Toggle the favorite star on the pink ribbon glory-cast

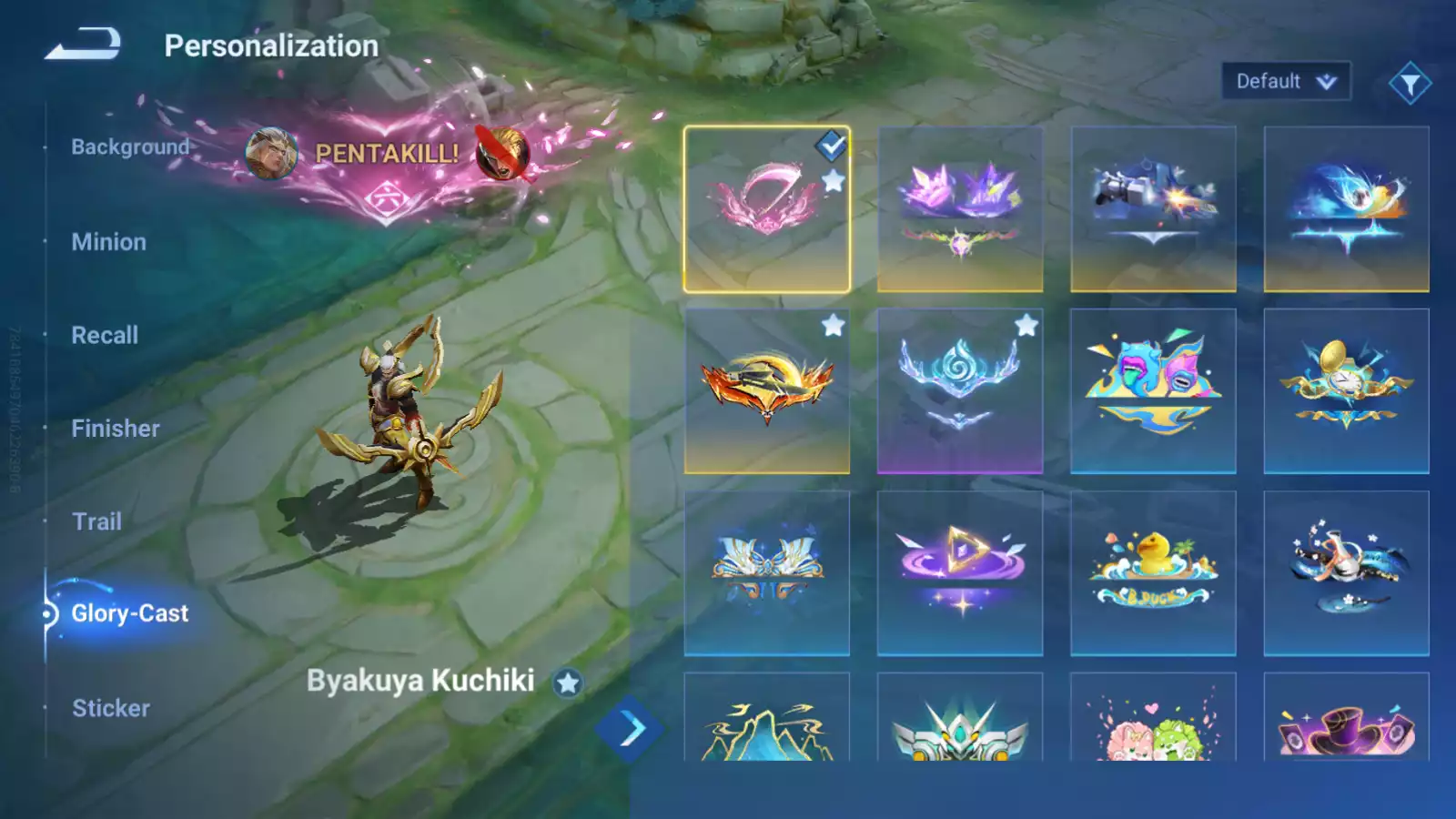coord(834,178)
